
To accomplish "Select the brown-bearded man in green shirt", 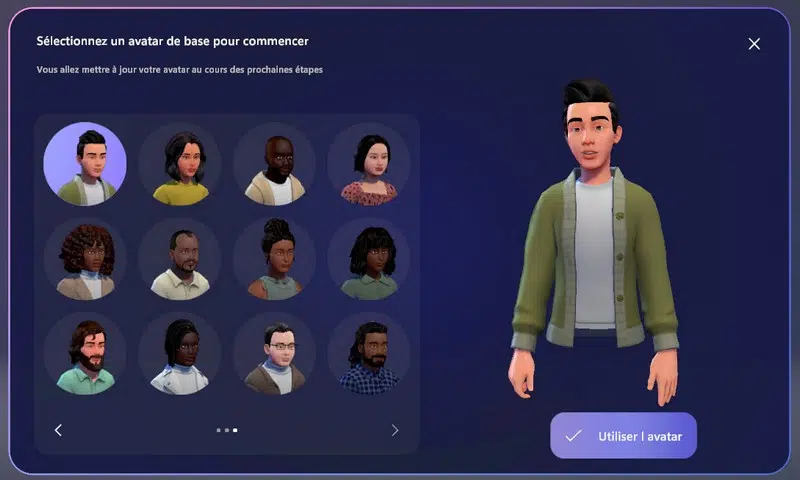I will pos(85,354).
